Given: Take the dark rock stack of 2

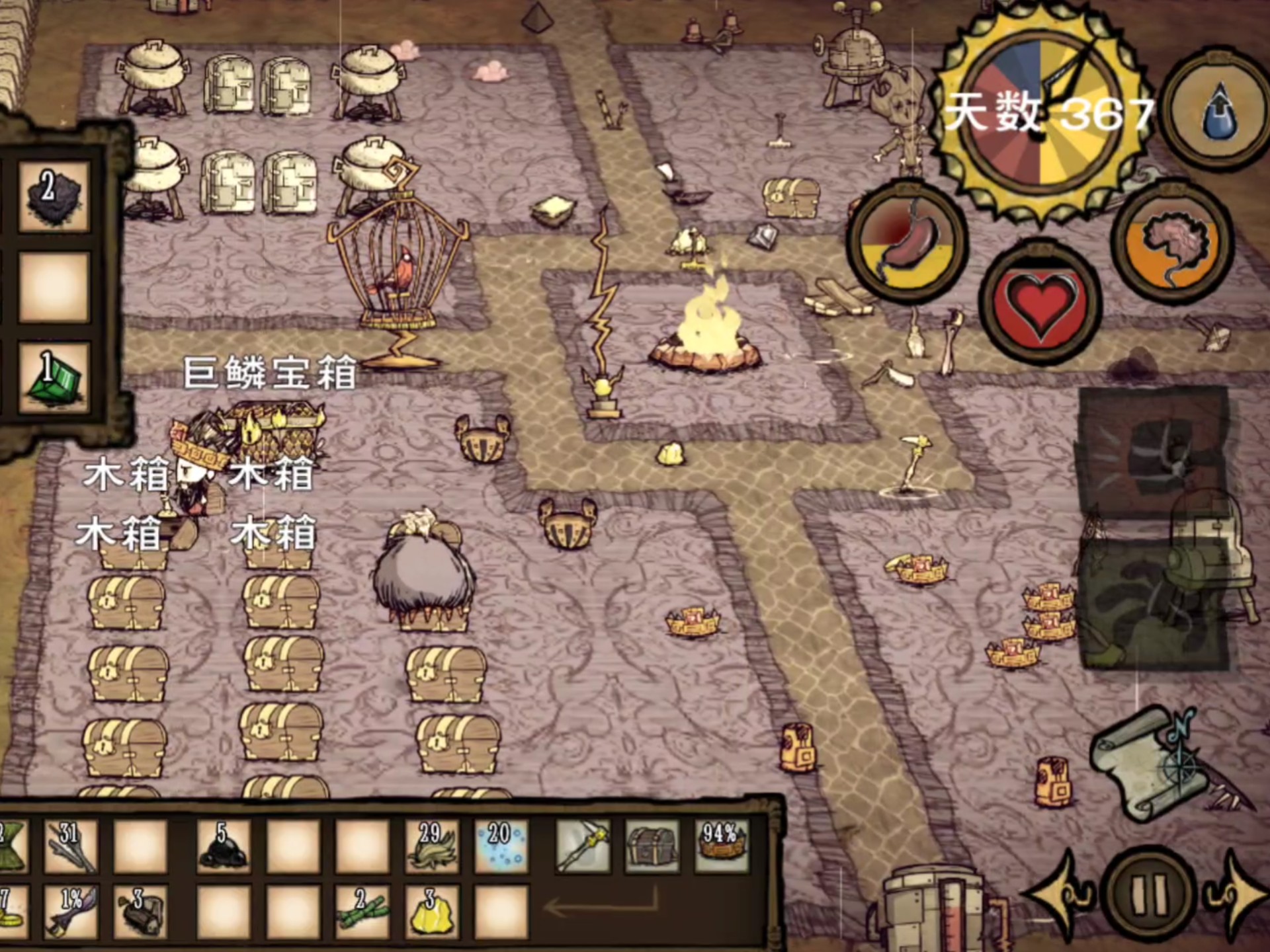Looking at the screenshot, I should point(53,196).
